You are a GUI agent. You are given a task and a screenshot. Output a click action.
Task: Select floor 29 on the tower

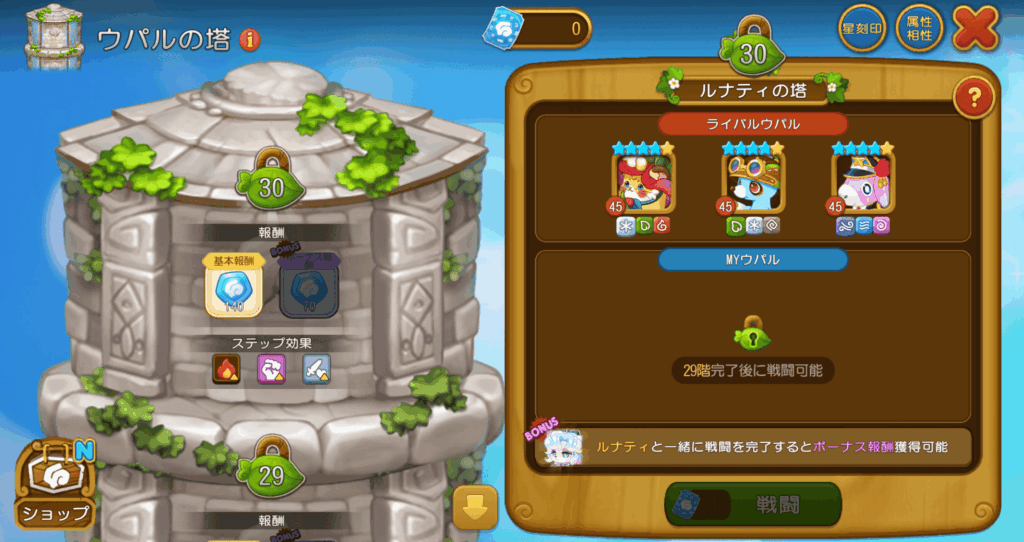(x=271, y=475)
